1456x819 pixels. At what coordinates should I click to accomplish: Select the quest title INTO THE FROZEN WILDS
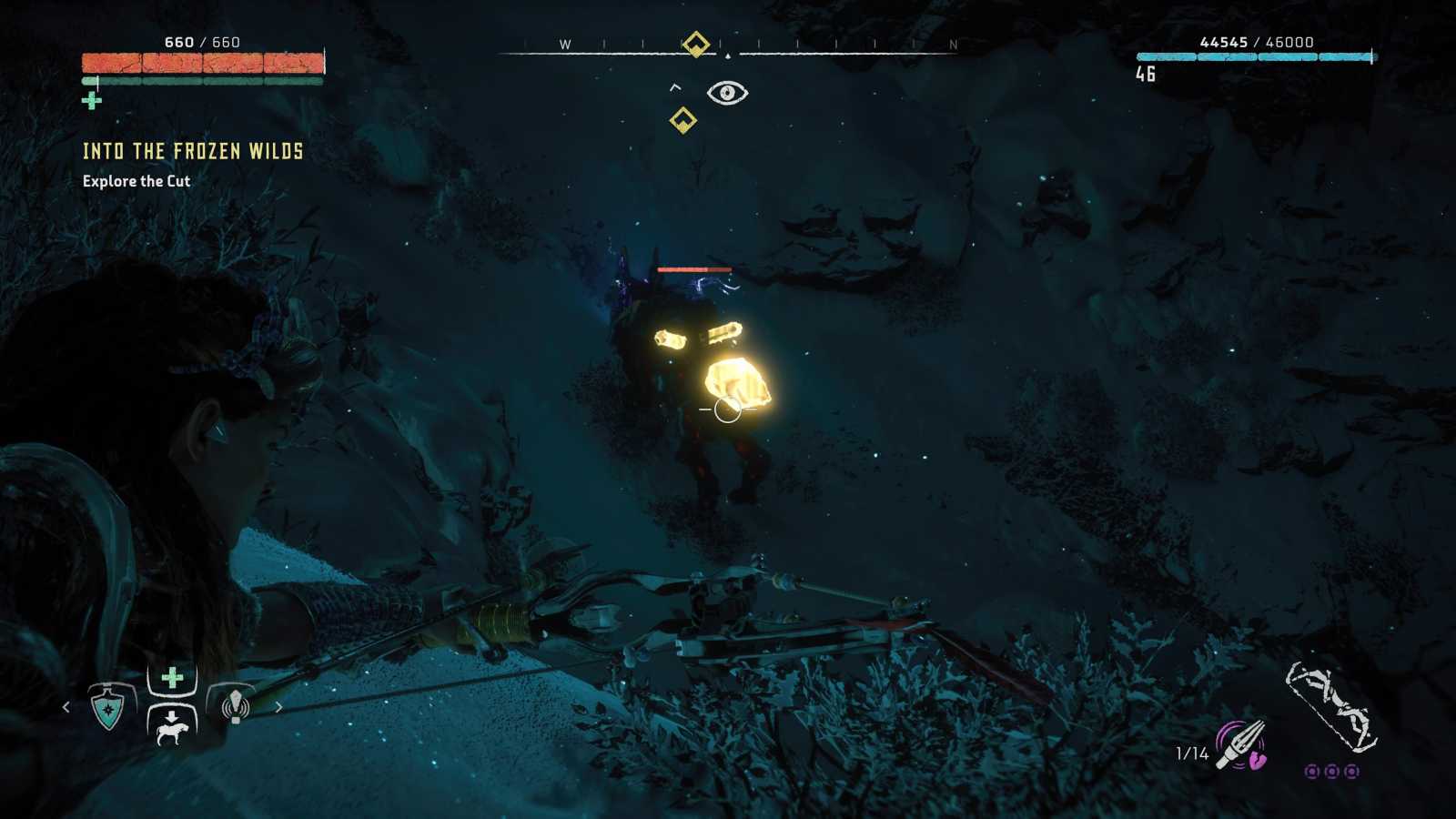point(194,152)
